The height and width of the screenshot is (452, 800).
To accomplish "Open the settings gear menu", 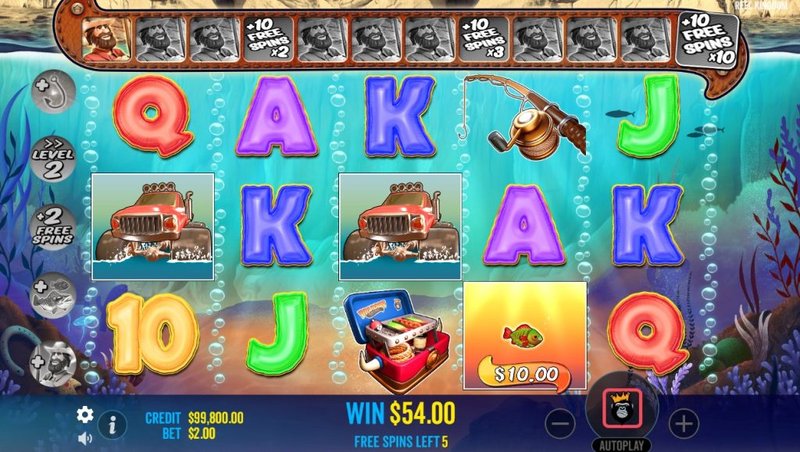I will click(85, 414).
